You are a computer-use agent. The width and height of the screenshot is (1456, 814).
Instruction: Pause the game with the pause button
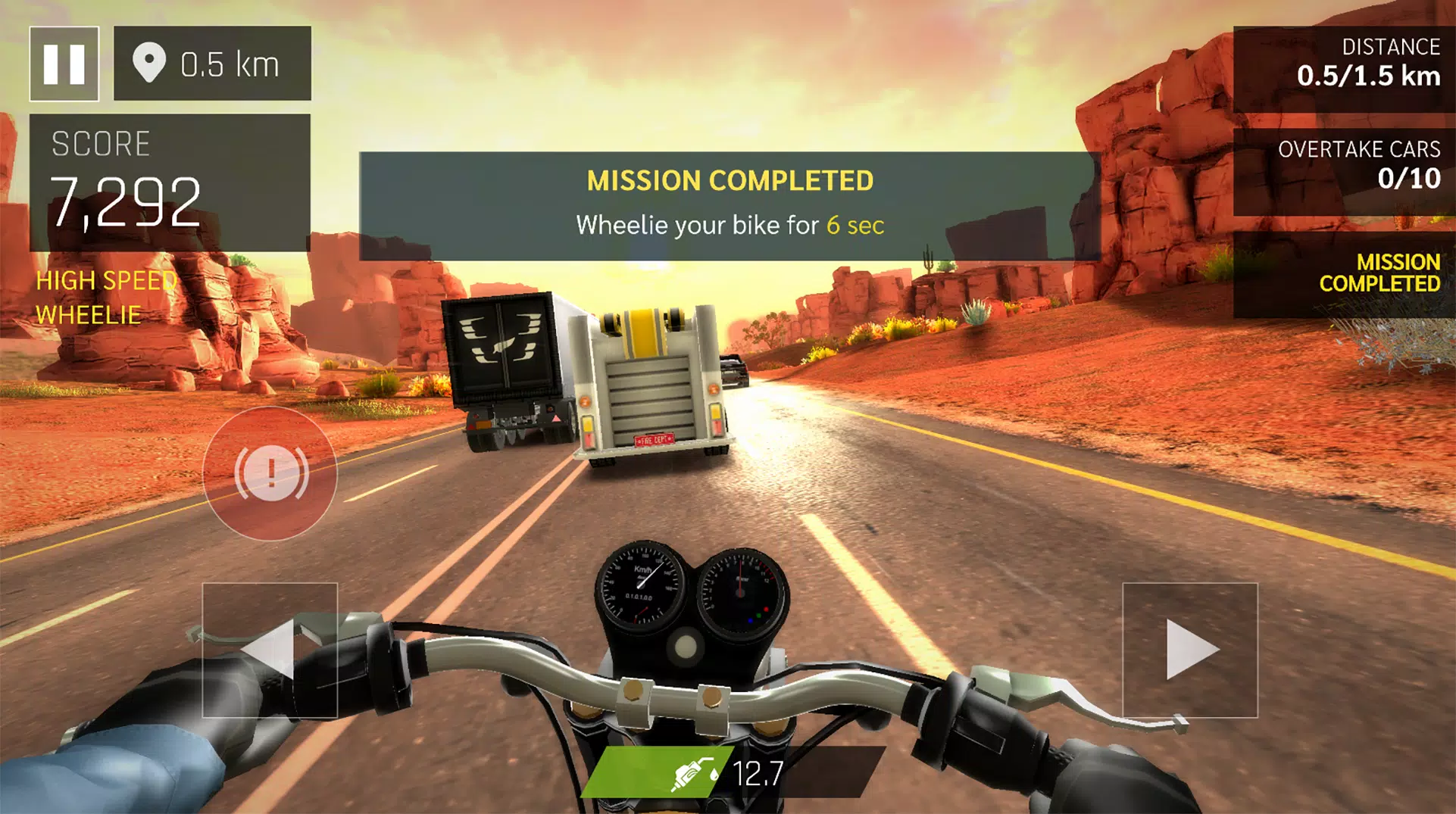(64, 64)
